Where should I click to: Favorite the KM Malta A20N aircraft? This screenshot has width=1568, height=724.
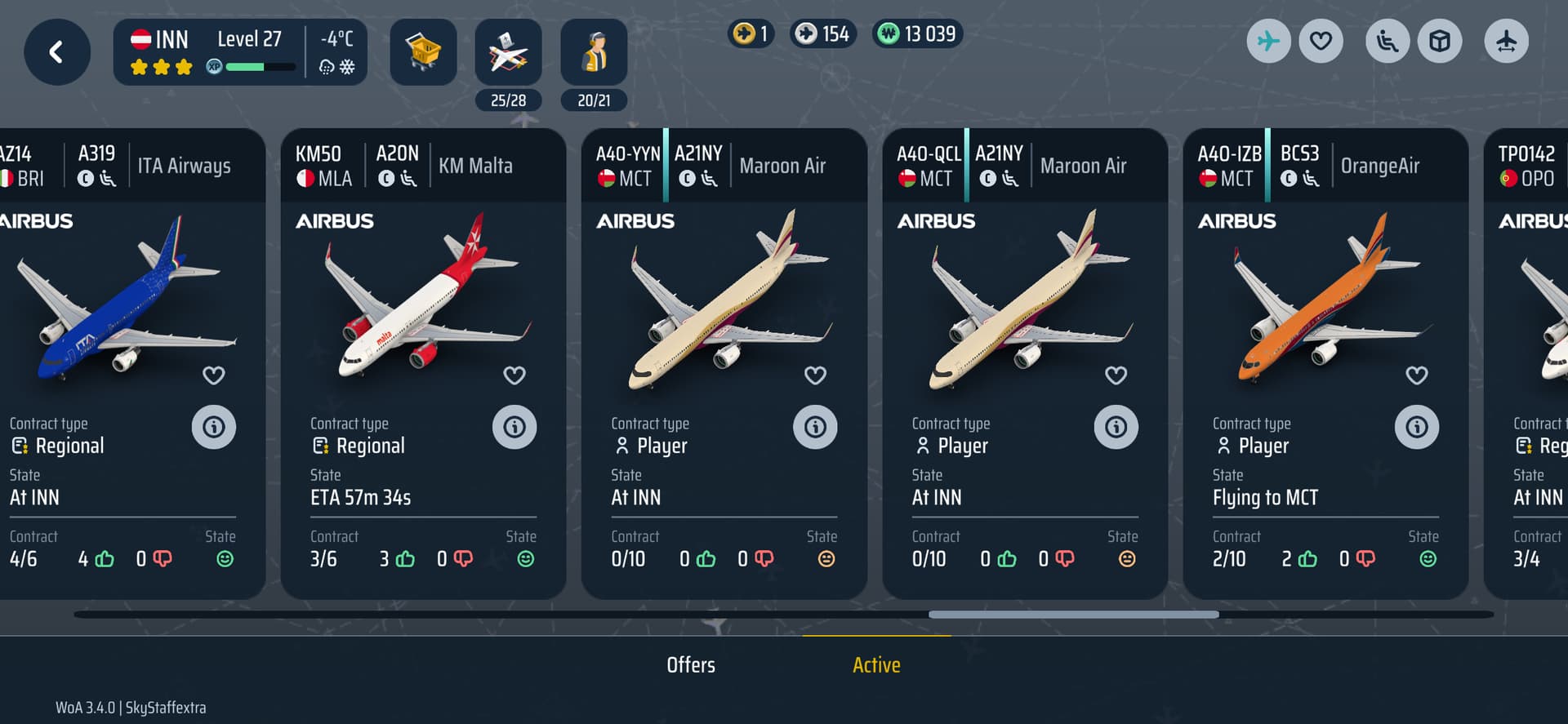click(514, 375)
